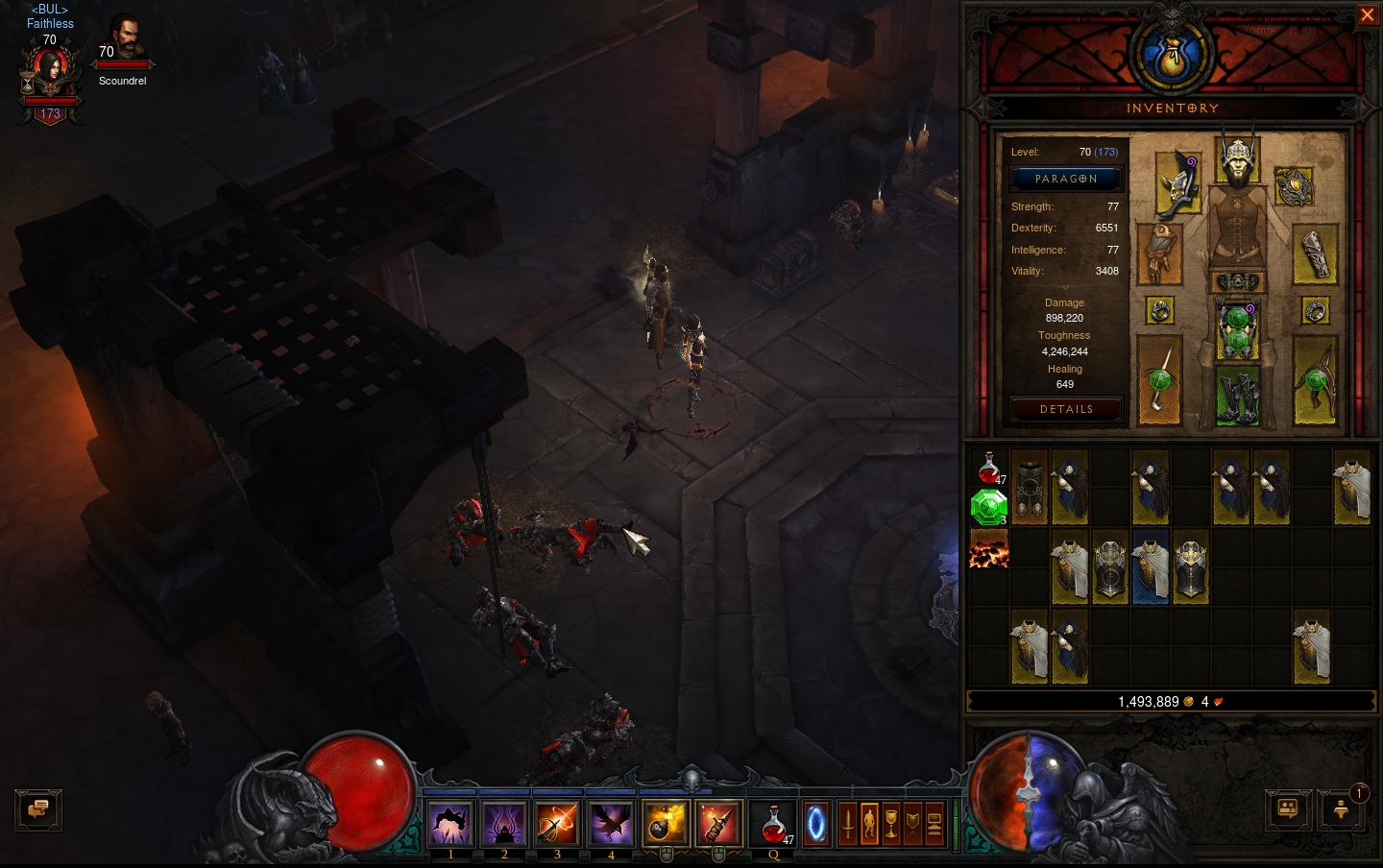Activate the raven Companion skill

point(611,824)
